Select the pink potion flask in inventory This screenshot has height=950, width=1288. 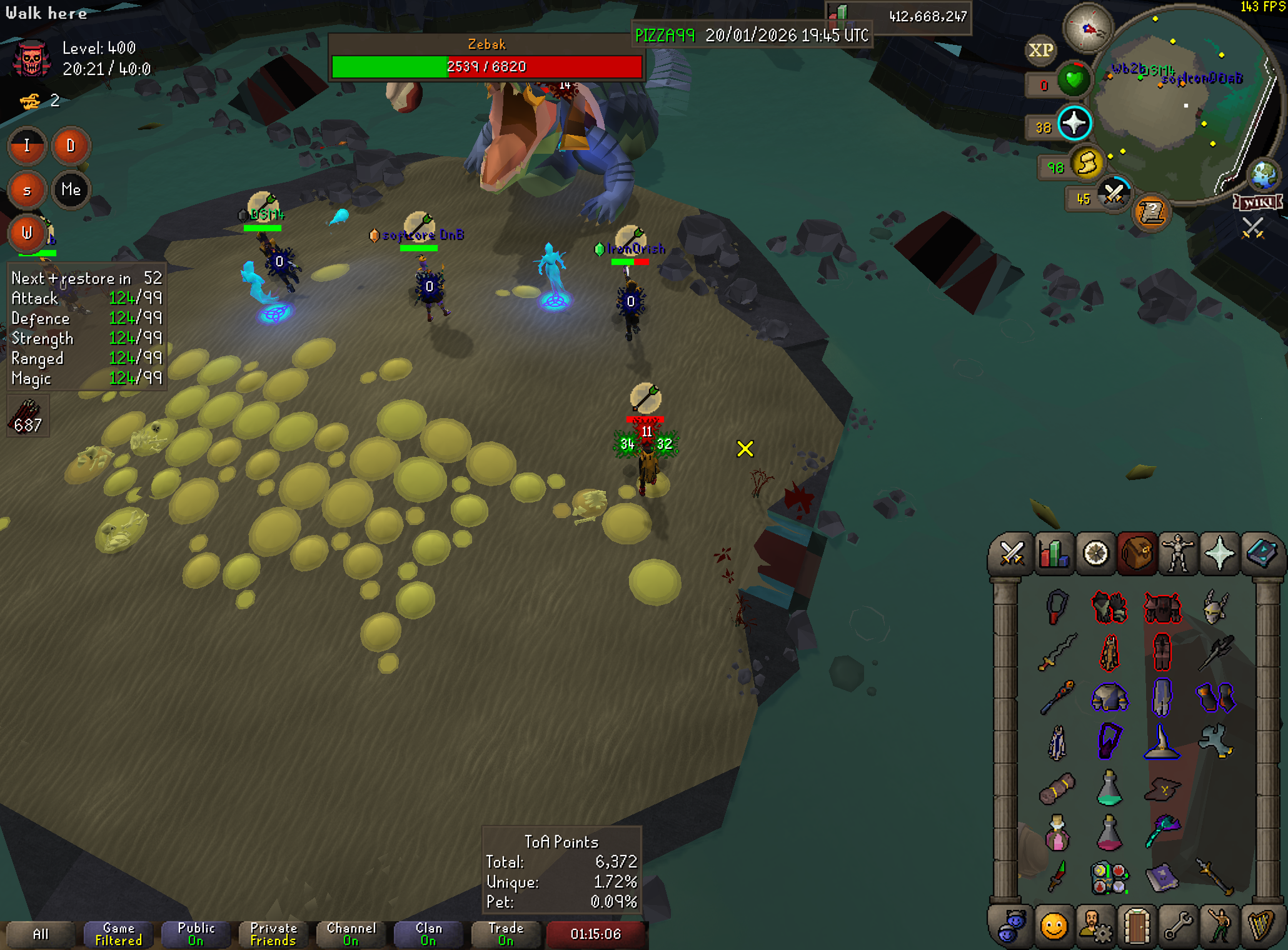coord(1057,833)
